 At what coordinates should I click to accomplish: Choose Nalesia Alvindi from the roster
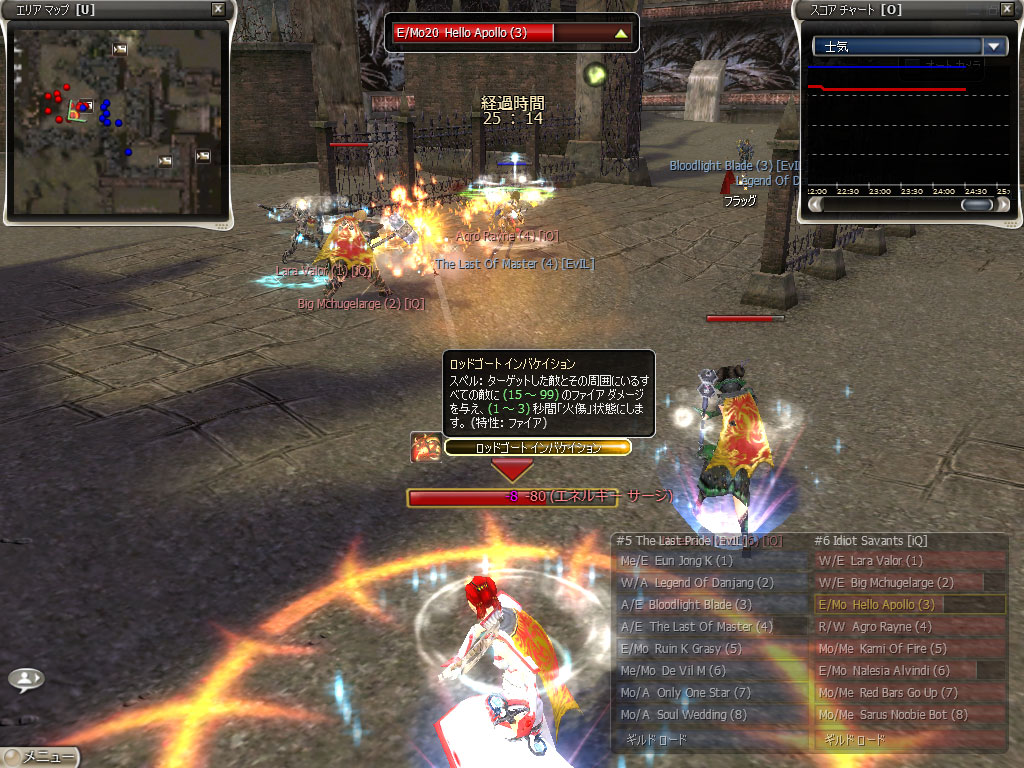click(x=908, y=671)
